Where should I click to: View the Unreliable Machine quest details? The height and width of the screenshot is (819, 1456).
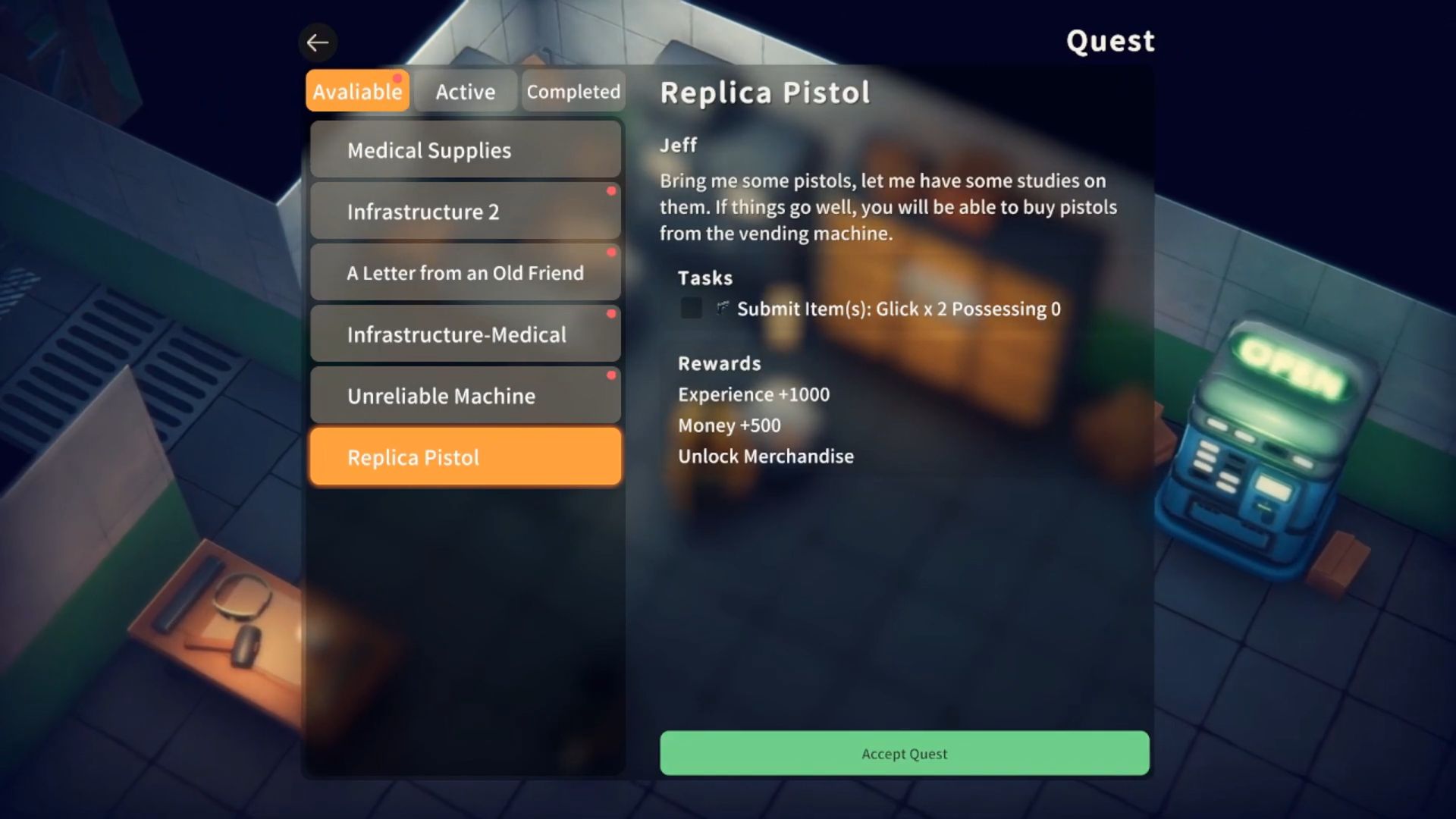(x=465, y=395)
